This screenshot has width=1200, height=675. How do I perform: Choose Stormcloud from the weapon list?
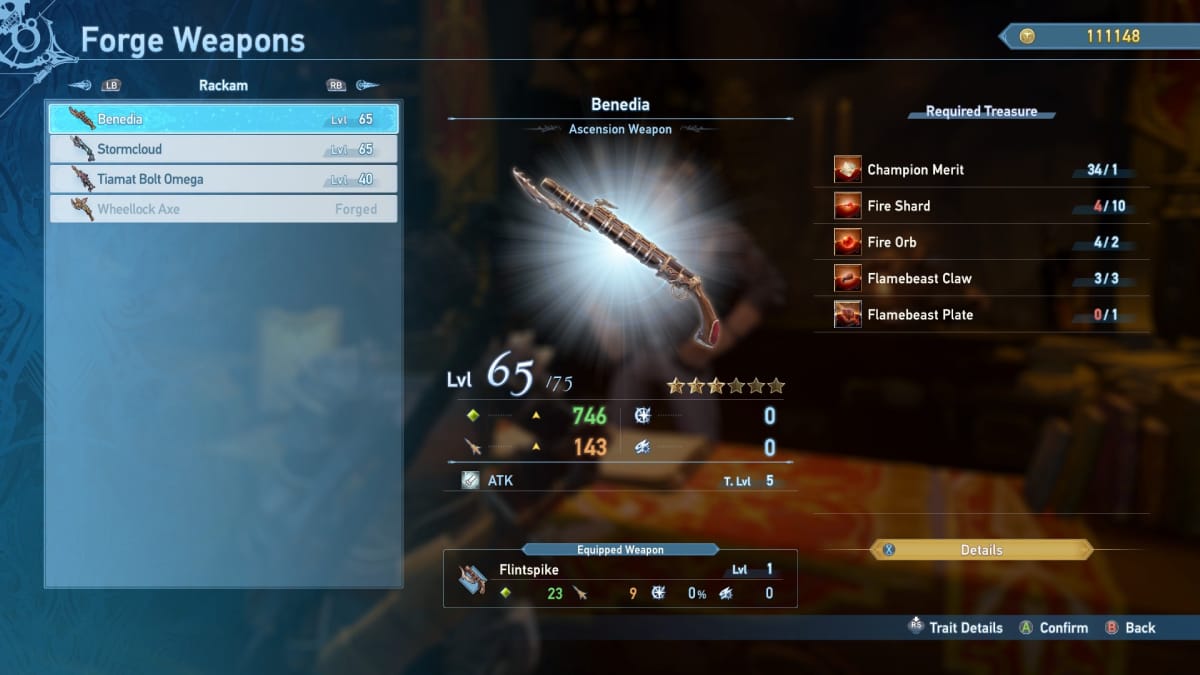pos(223,149)
